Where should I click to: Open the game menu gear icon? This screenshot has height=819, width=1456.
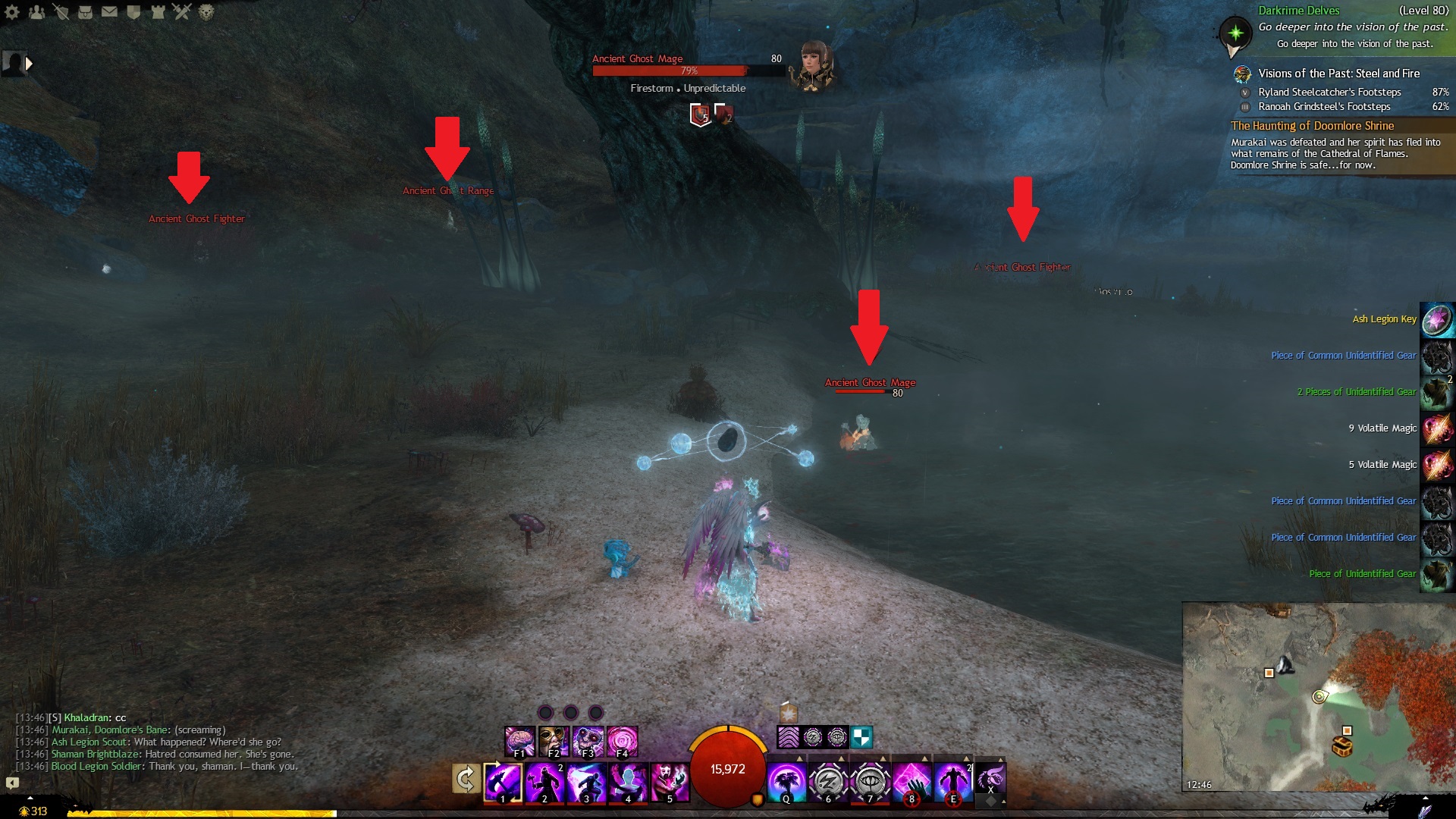(12, 12)
